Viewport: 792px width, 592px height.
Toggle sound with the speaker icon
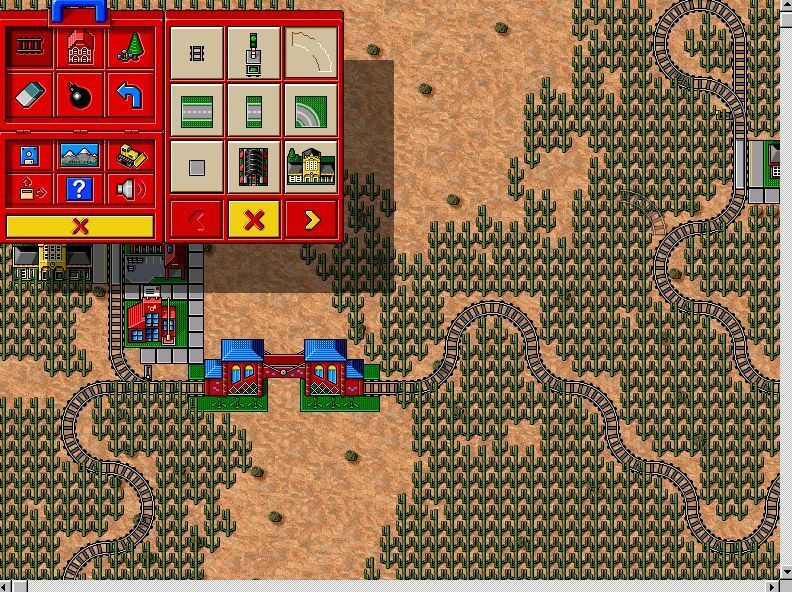coord(131,188)
